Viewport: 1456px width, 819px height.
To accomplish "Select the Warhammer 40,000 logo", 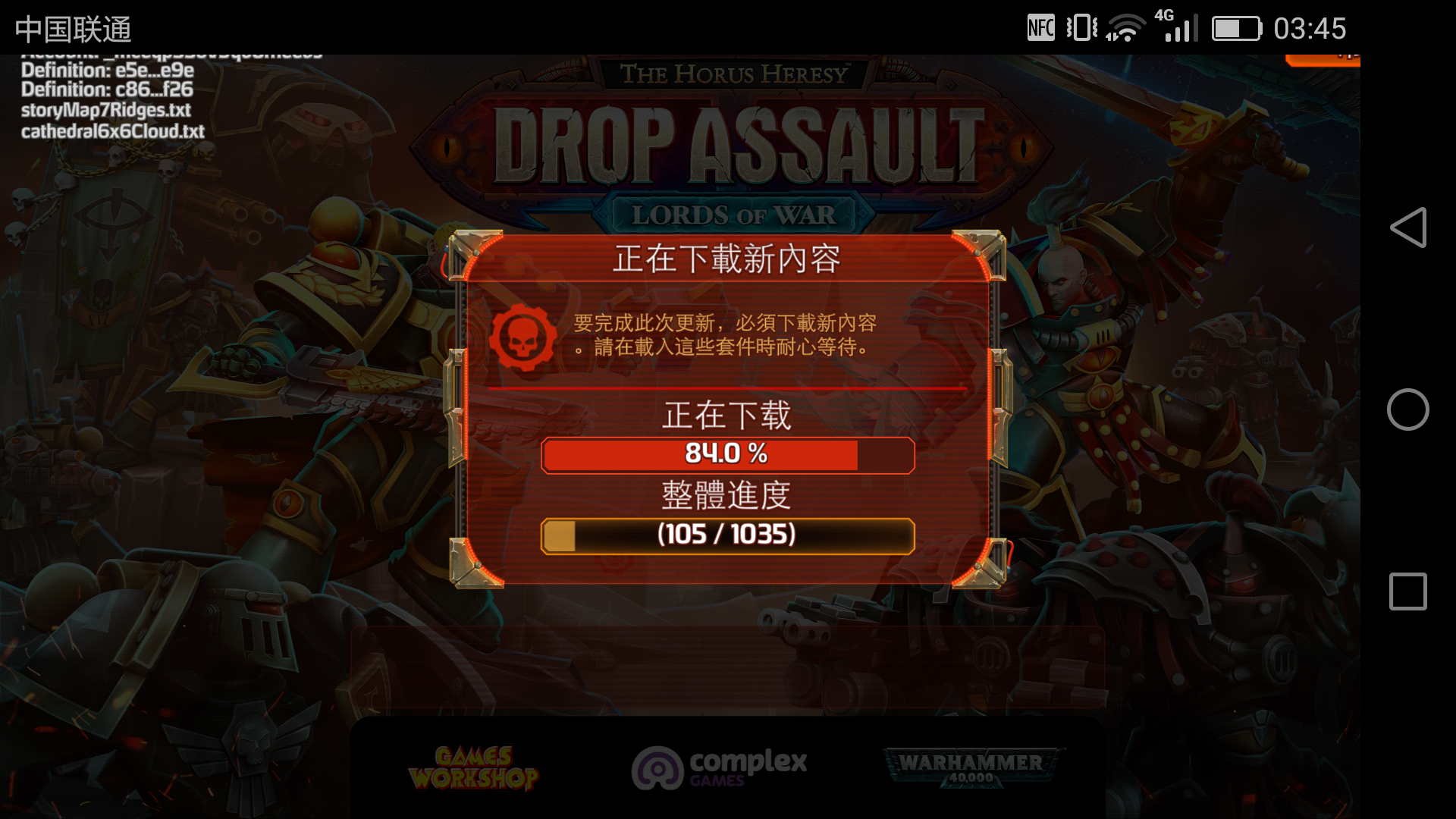I will [973, 767].
